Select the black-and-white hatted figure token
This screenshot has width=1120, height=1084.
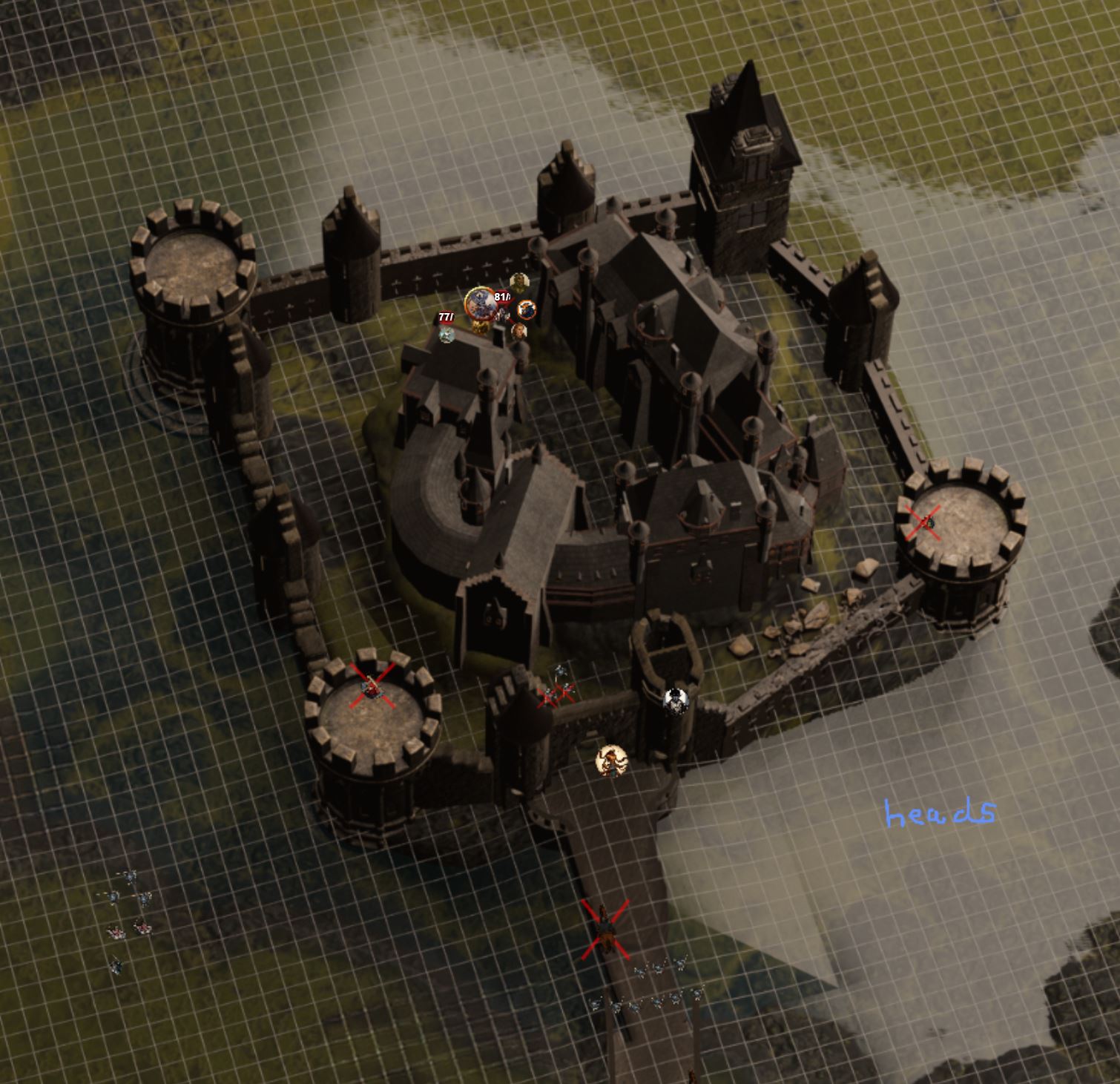coord(674,700)
